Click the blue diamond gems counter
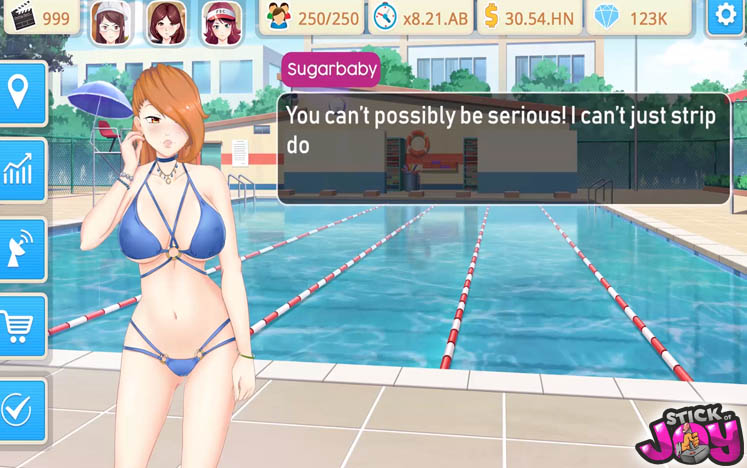Viewport: 747px width, 468px height. [x=637, y=18]
